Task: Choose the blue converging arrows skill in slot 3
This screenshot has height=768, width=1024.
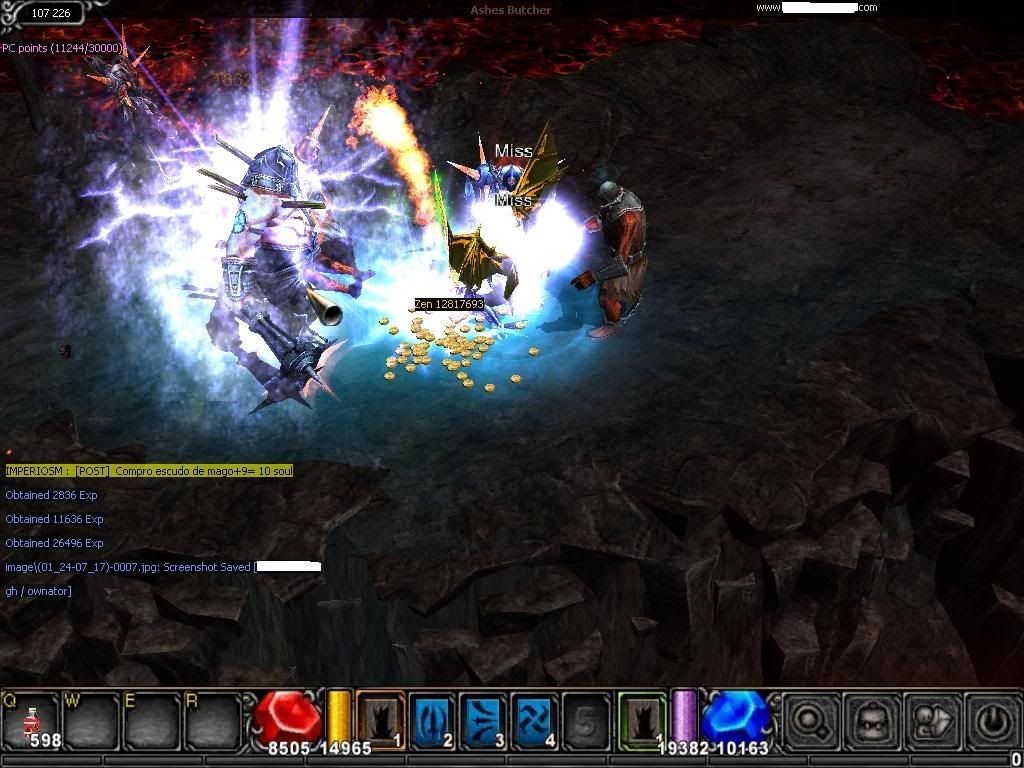Action: (x=484, y=720)
